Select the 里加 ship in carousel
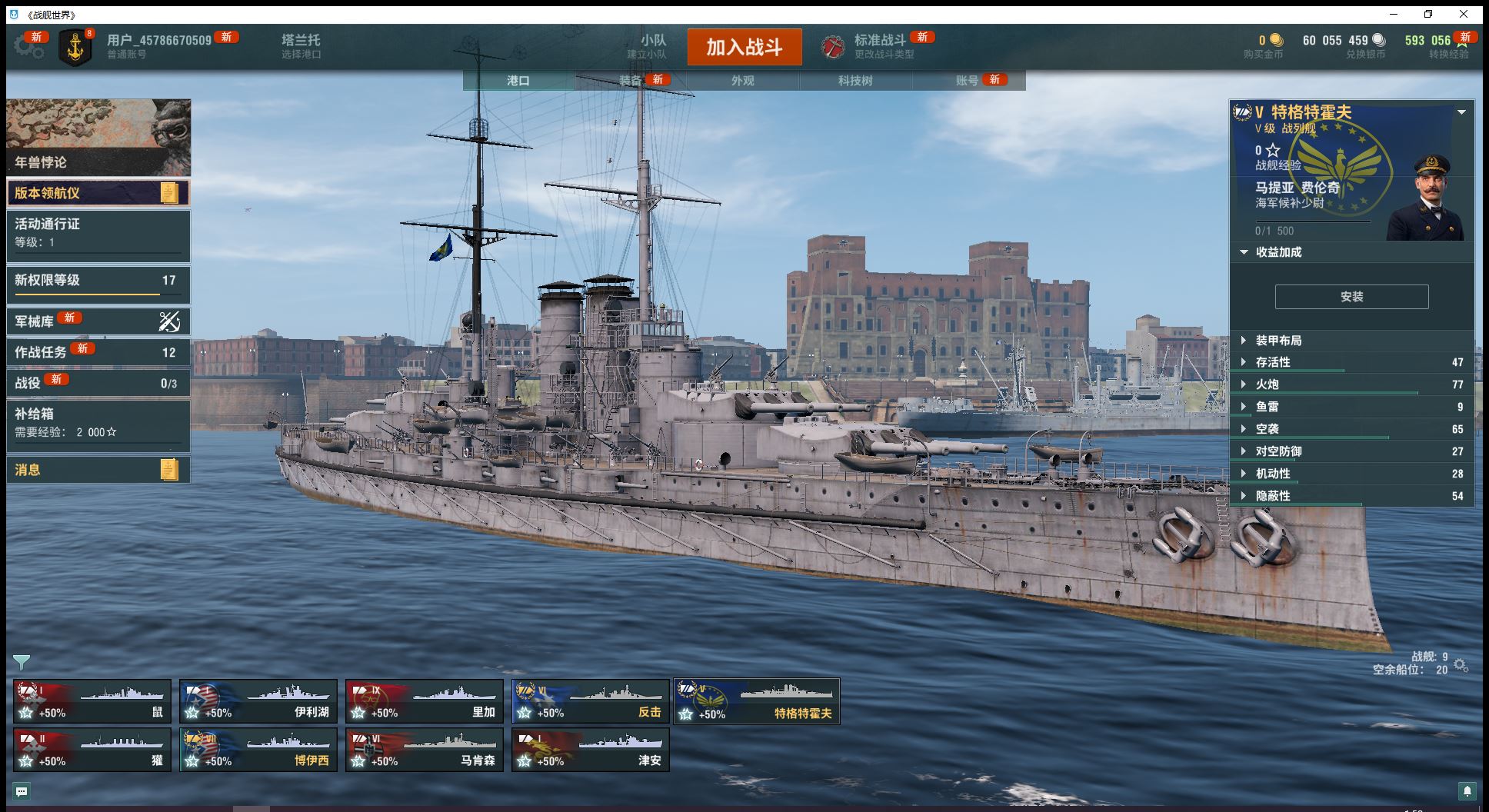Screen dimensions: 1489x812 pos(425,701)
